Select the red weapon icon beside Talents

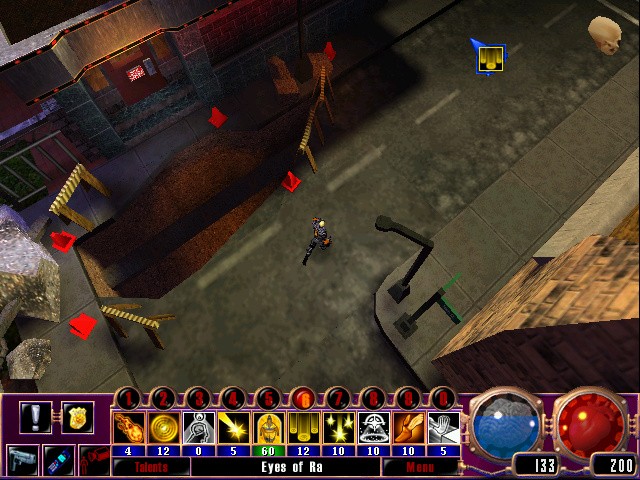(92, 462)
